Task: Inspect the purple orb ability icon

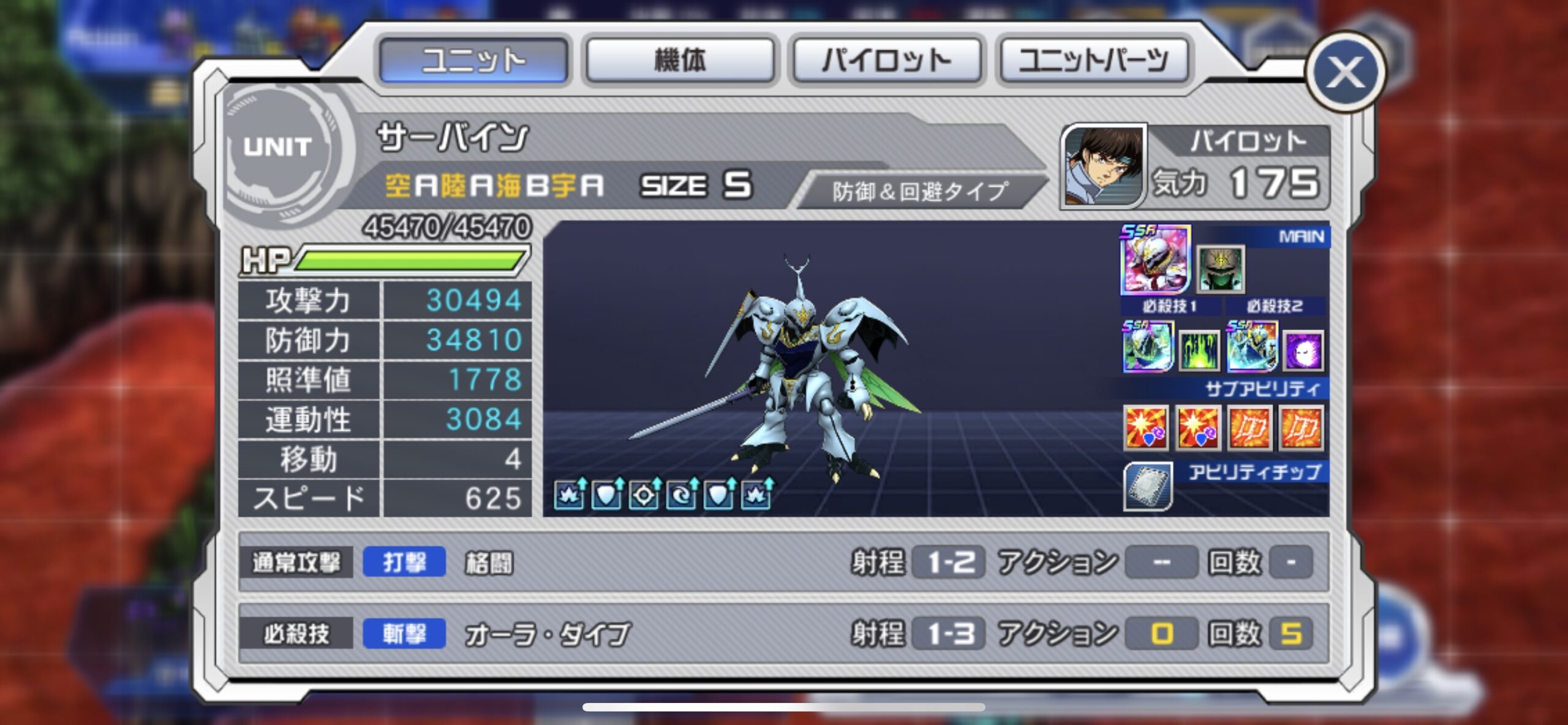Action: 1303,351
